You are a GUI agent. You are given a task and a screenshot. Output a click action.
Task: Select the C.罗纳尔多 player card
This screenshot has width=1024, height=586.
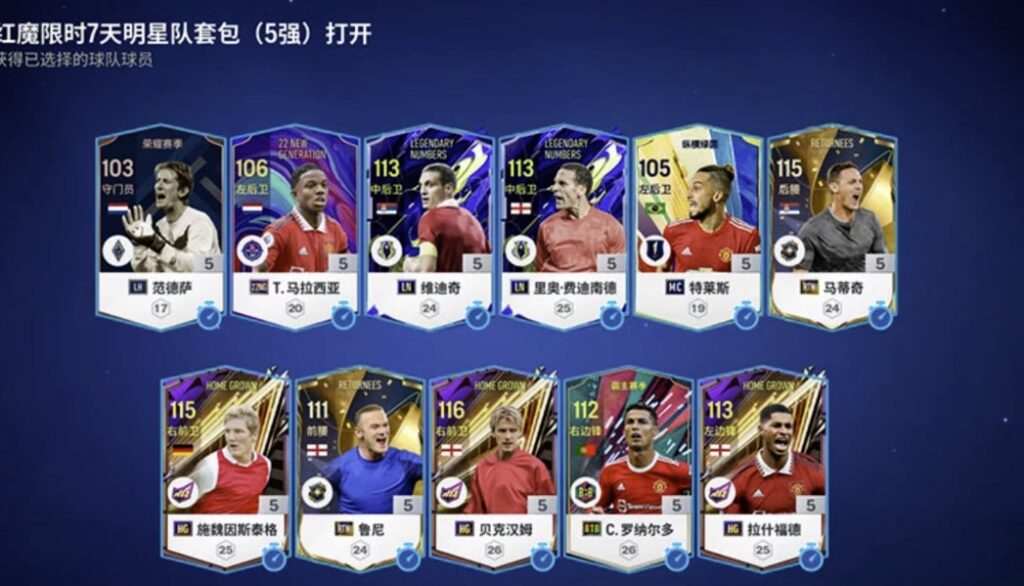click(628, 465)
